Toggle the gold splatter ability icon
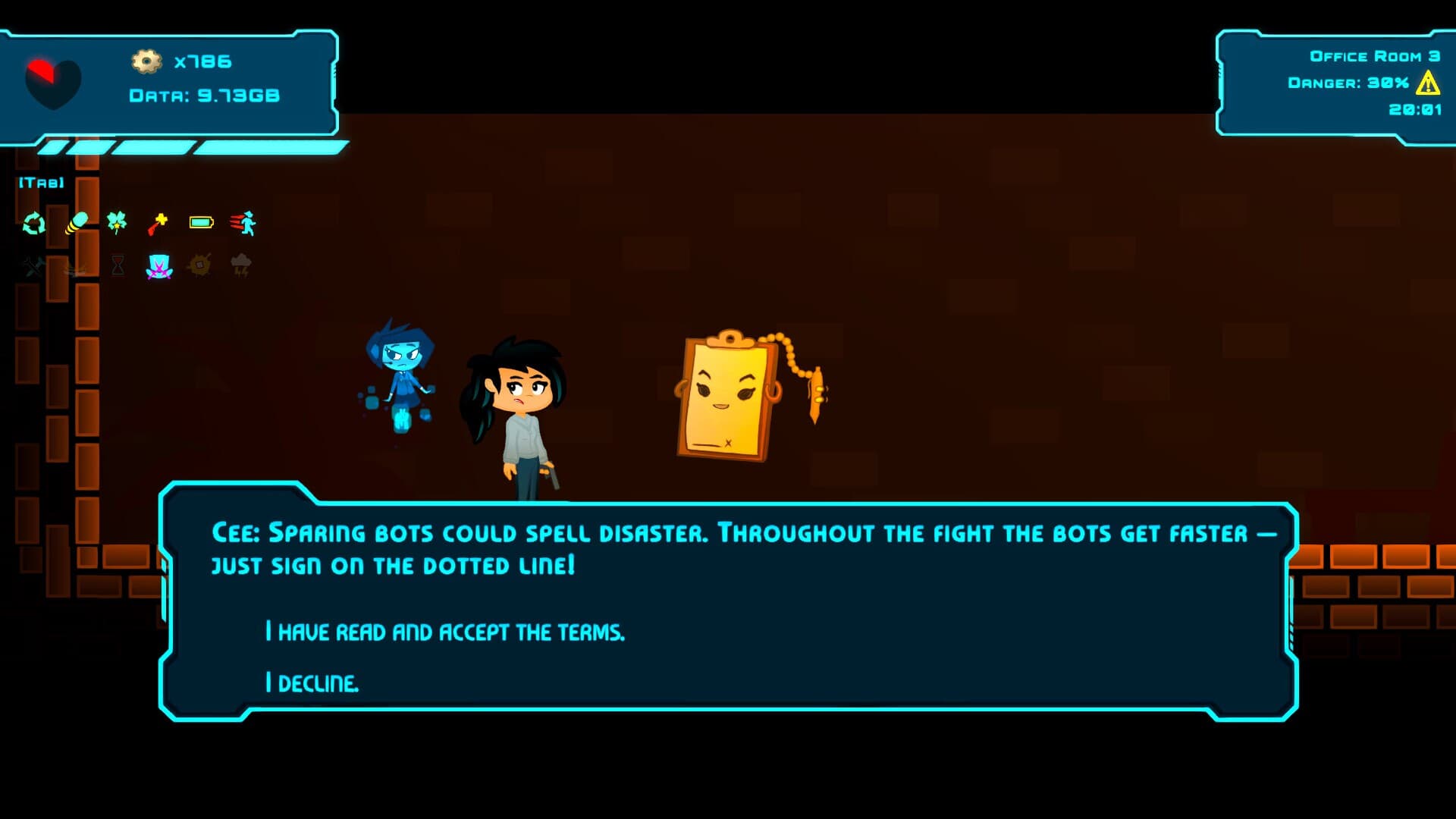The image size is (1456, 819). point(199,264)
